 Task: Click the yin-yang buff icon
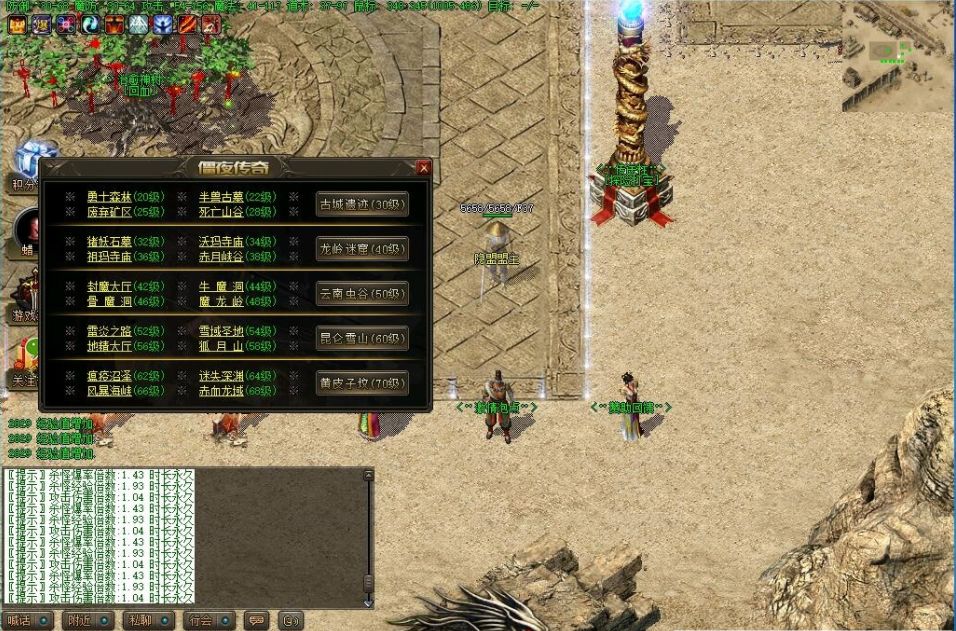click(x=90, y=25)
